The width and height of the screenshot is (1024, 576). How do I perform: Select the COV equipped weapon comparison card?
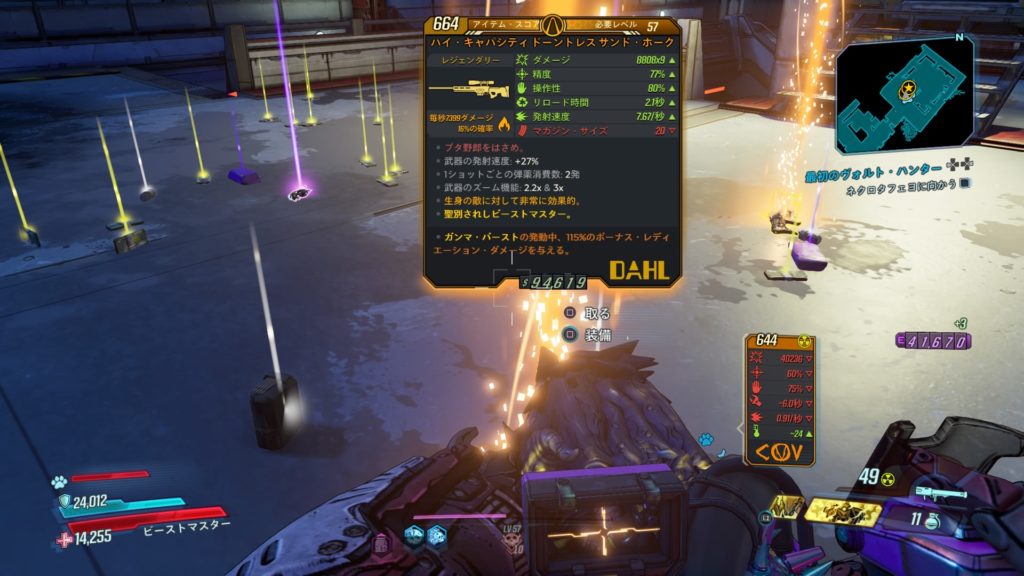click(779, 398)
